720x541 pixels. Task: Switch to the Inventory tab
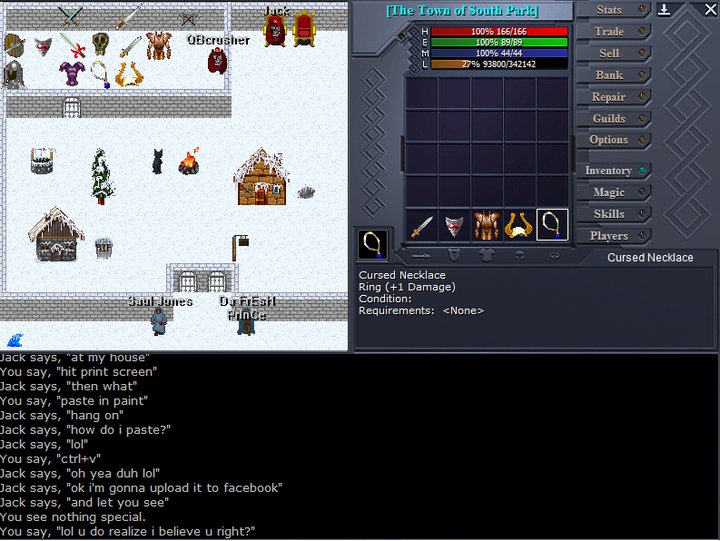click(608, 171)
